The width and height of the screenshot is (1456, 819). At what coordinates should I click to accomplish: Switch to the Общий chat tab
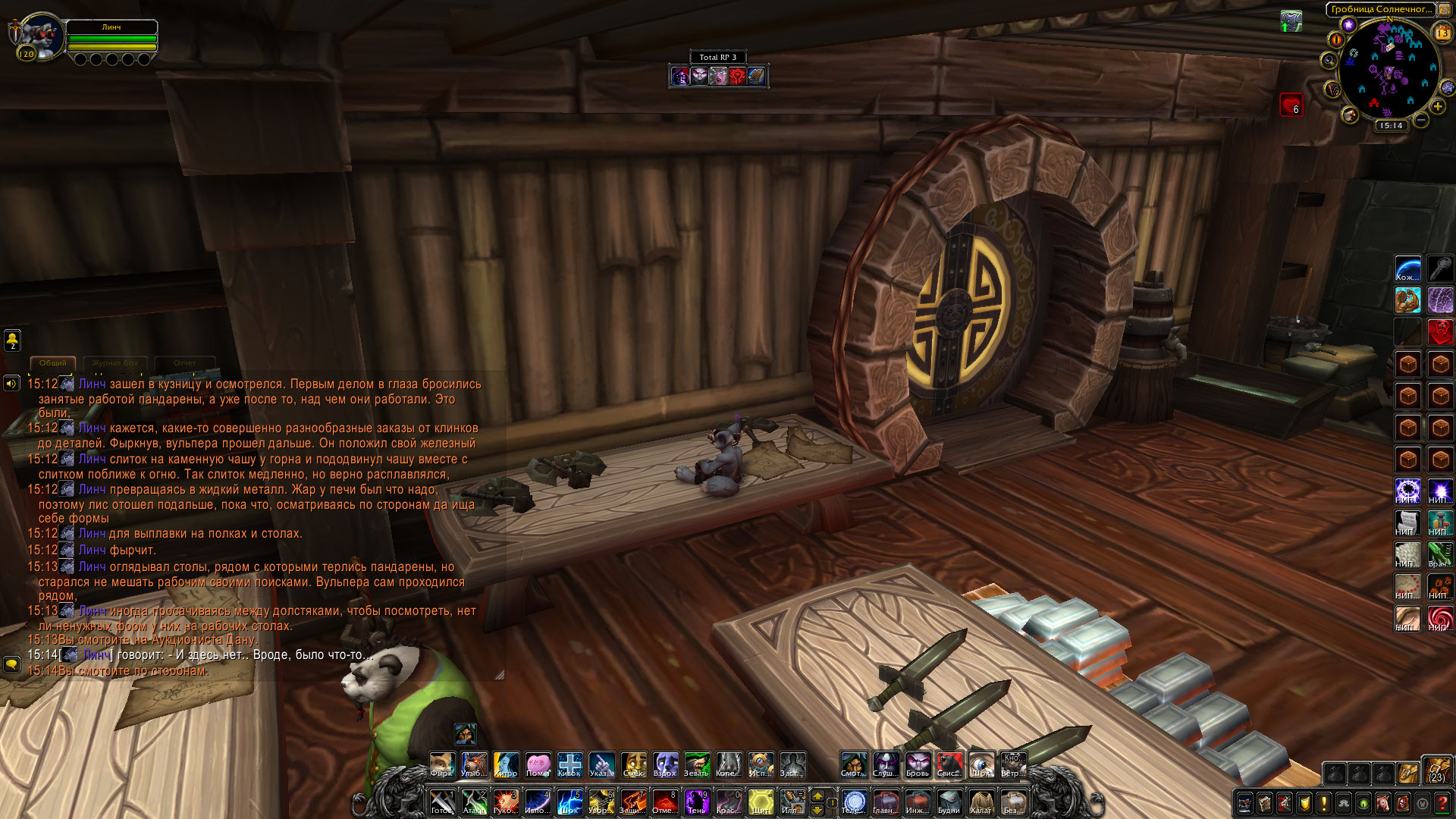point(53,363)
